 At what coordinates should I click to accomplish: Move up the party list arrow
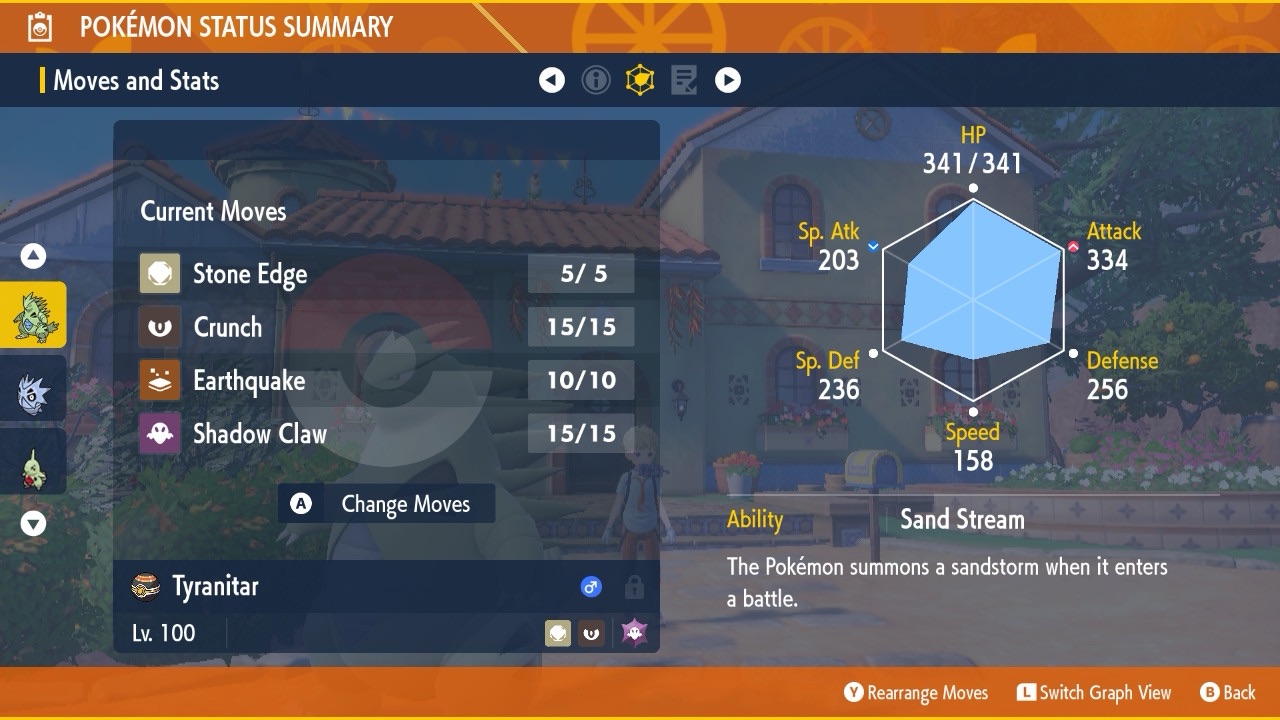pyautogui.click(x=34, y=257)
